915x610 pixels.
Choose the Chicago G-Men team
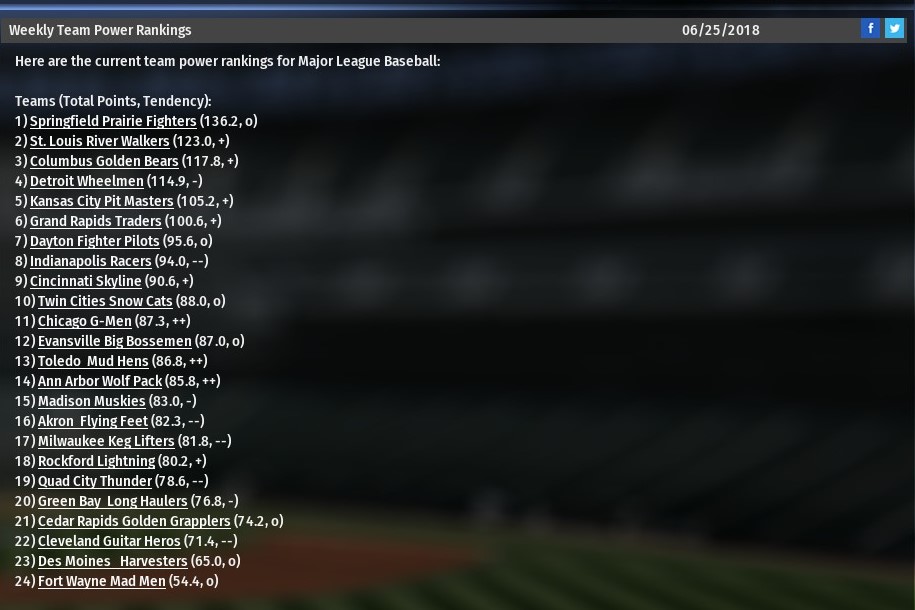click(x=85, y=321)
